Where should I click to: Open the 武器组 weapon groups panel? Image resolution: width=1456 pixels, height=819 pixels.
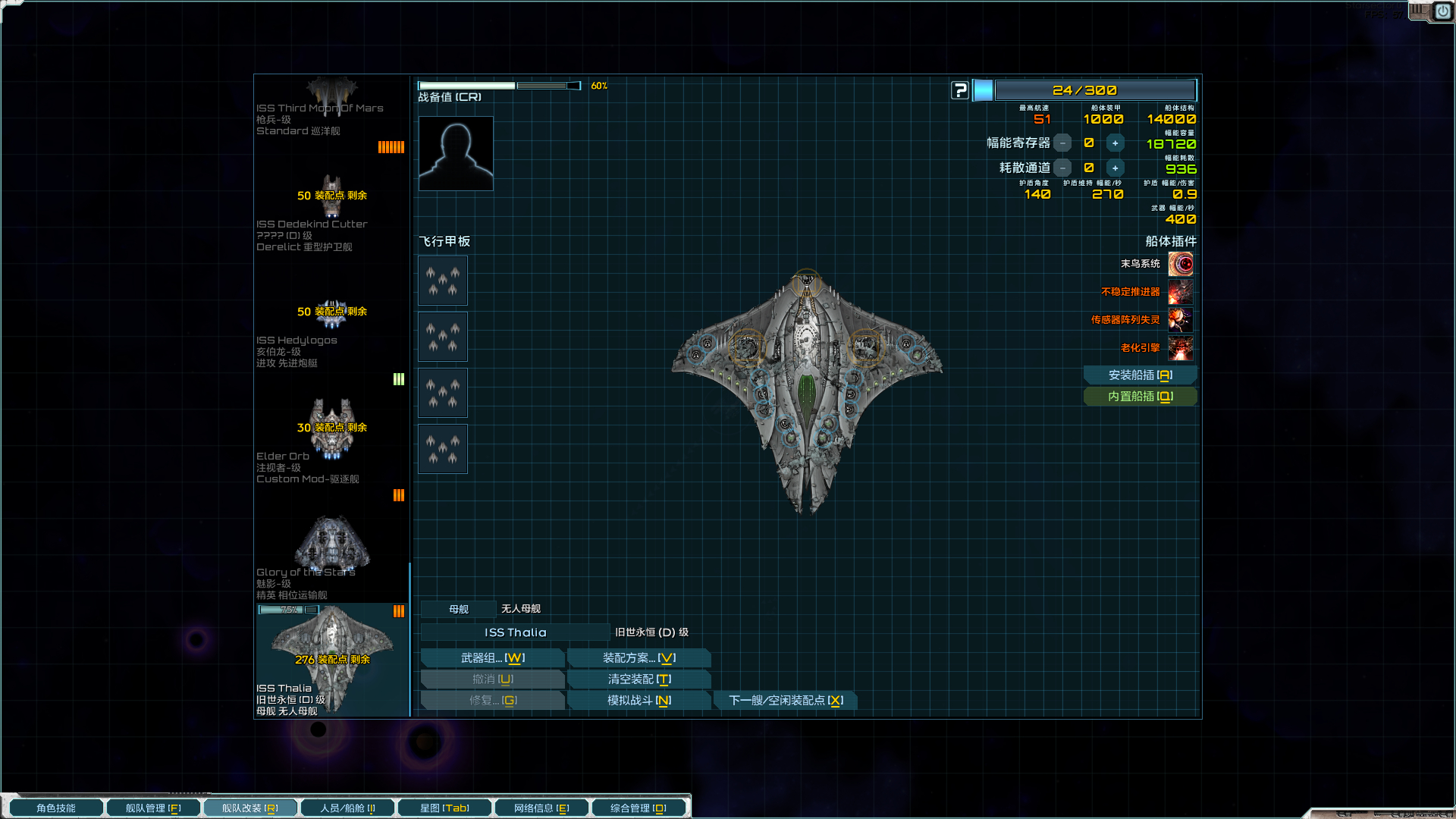coord(492,658)
